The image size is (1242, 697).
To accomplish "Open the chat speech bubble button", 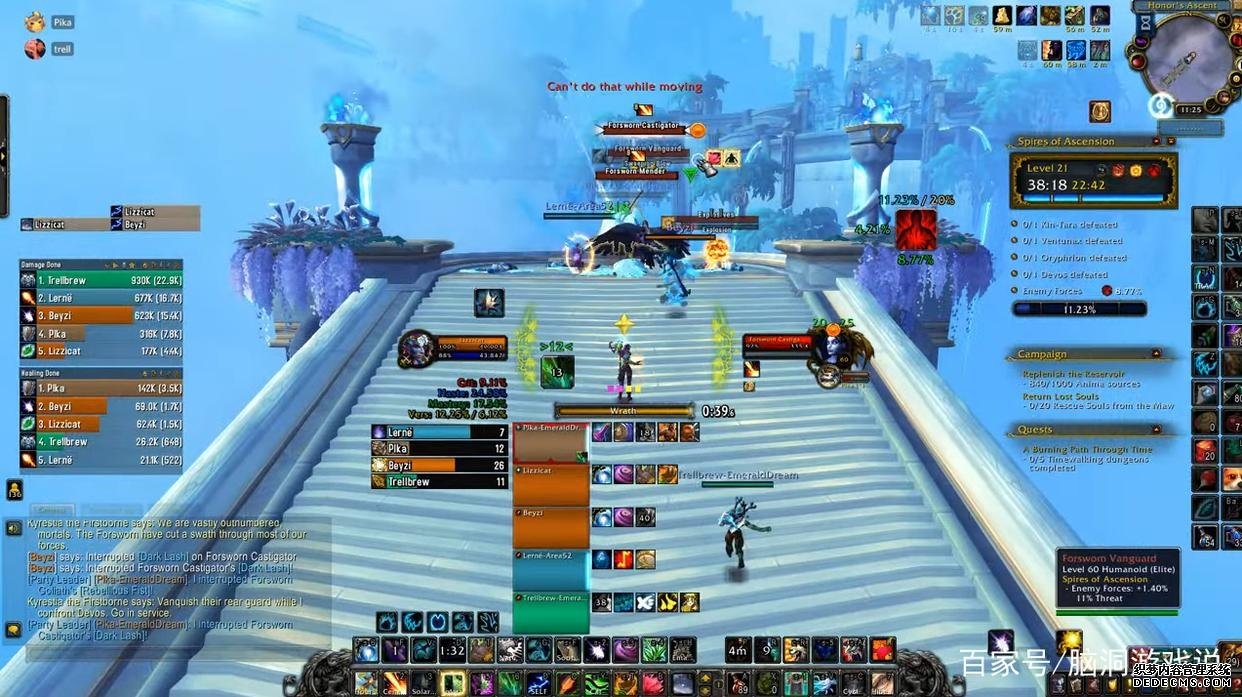I will [x=13, y=528].
